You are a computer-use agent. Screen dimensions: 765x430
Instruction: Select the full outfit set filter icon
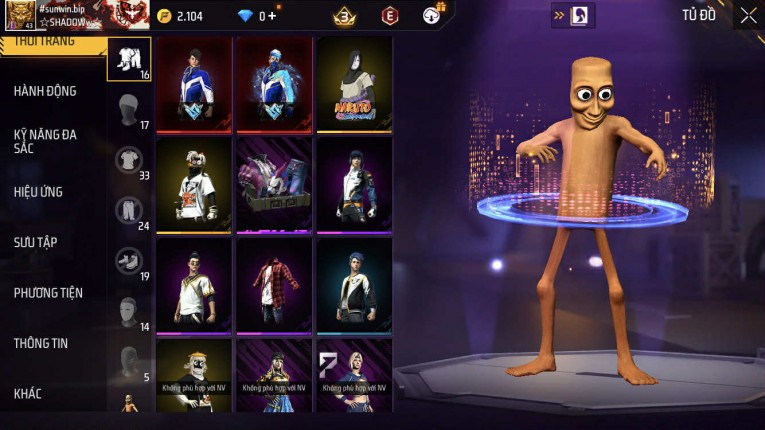click(129, 59)
